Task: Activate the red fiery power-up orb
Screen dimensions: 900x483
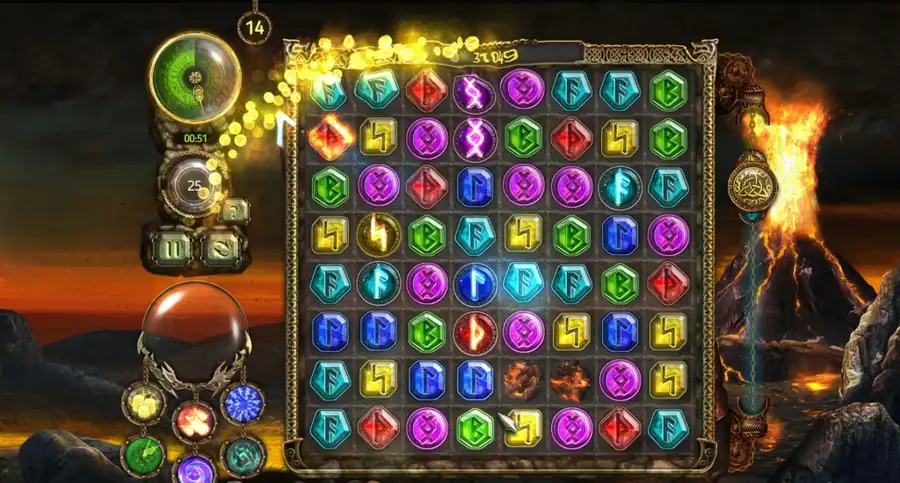Action: coord(194,421)
